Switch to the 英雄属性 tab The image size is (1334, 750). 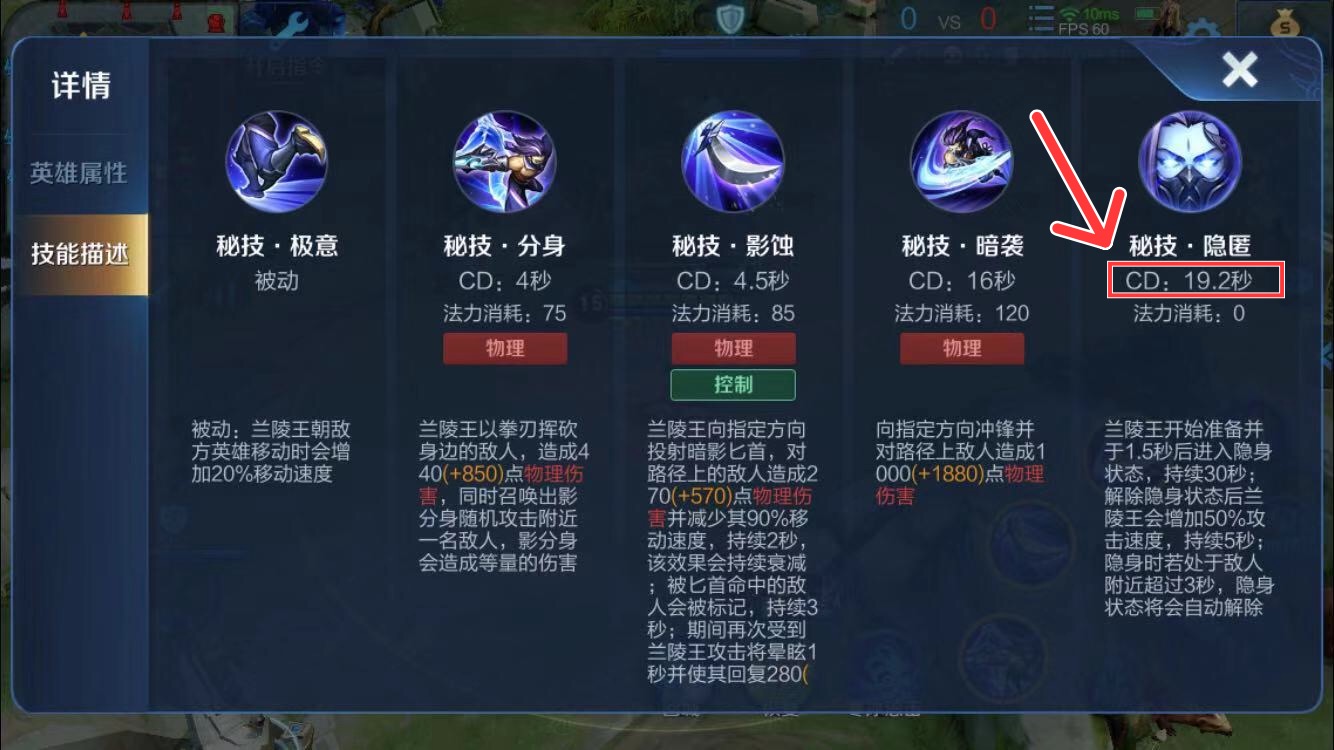(80, 172)
